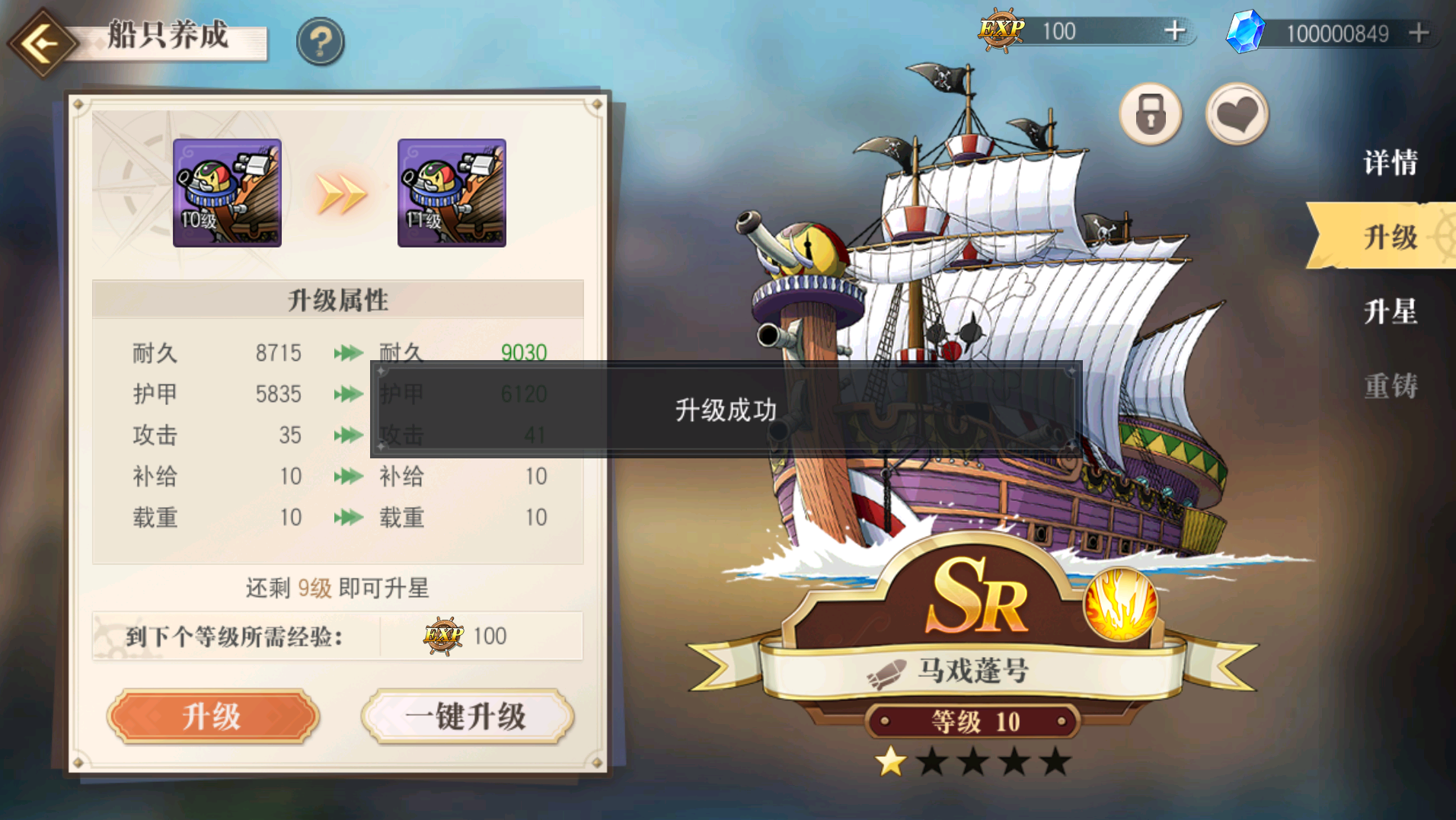Image resolution: width=1456 pixels, height=820 pixels.
Task: Select the 升级 upgrade tab
Action: (1390, 237)
